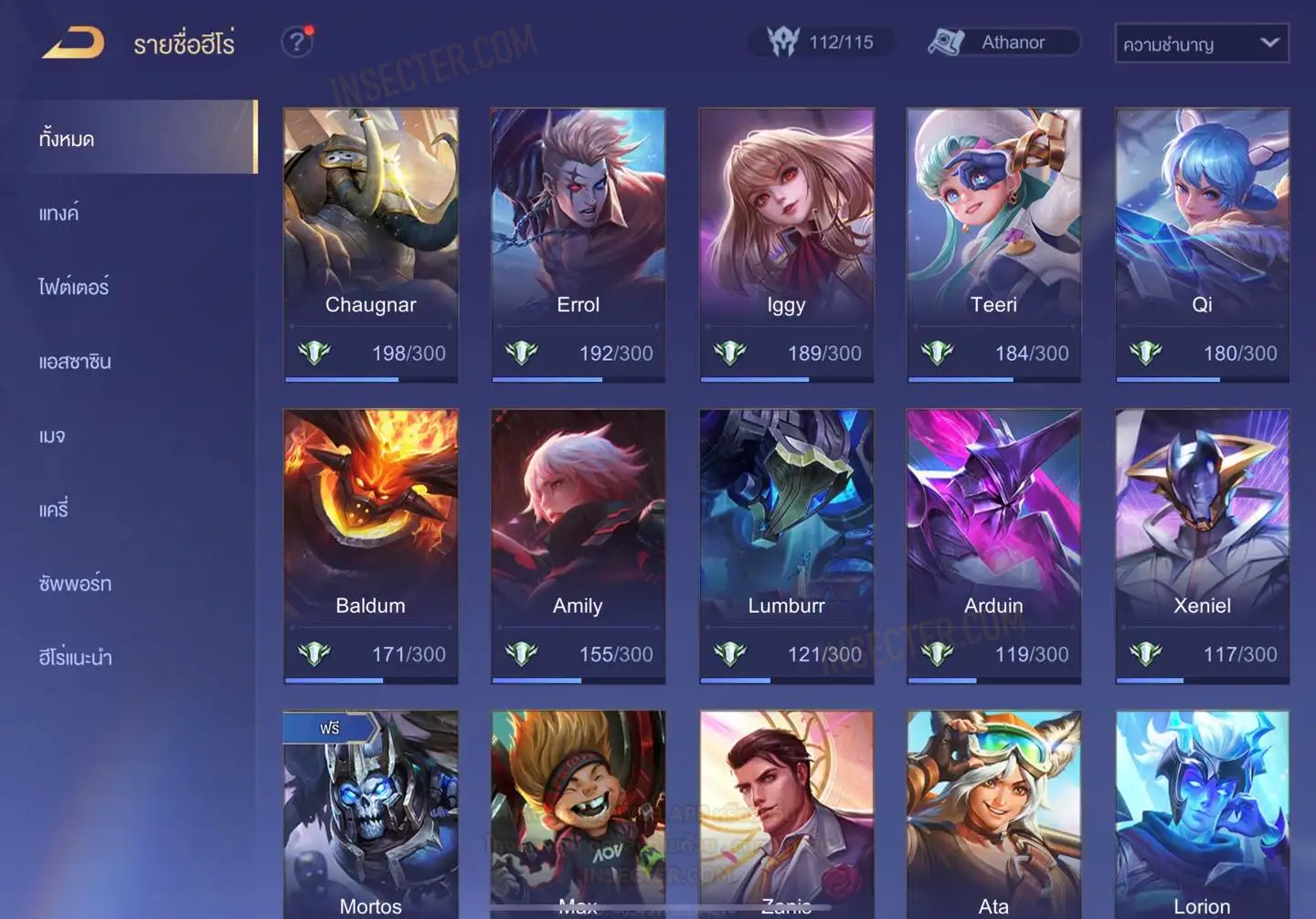Filter heroes by แครี่ category

pos(54,510)
